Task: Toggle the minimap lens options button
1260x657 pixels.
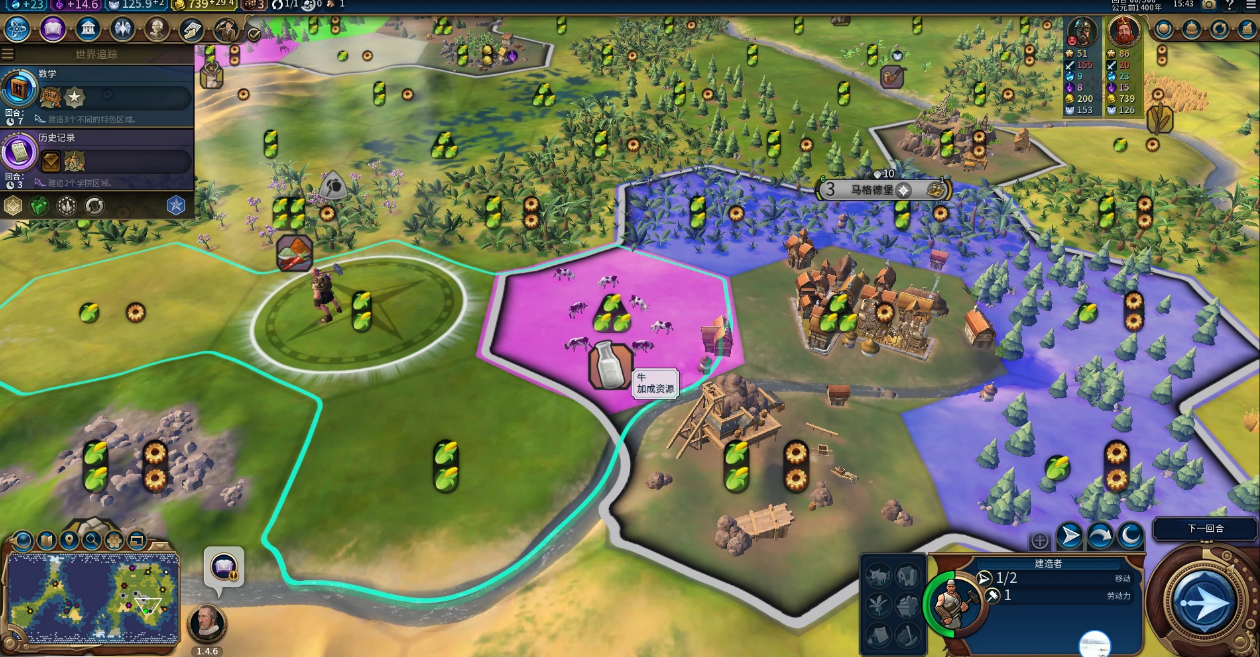Action: [x=23, y=541]
